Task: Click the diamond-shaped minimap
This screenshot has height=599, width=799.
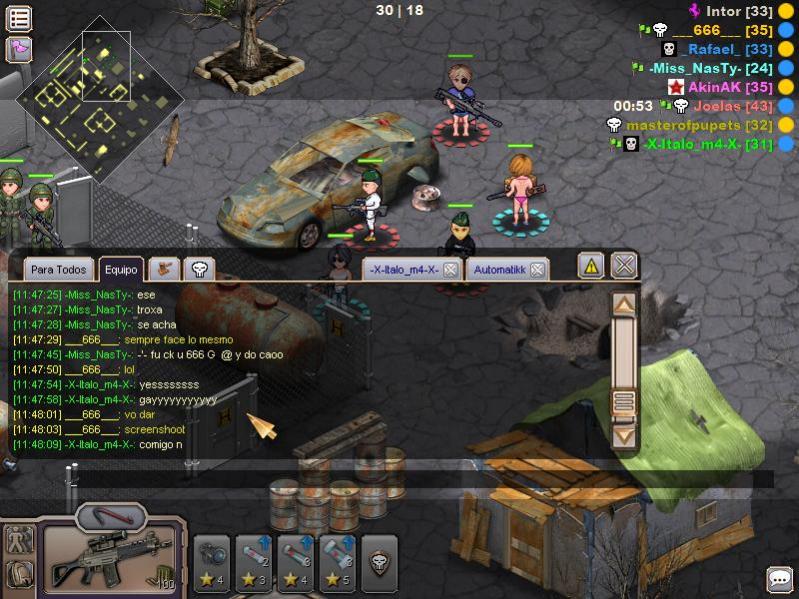Action: [x=98, y=97]
